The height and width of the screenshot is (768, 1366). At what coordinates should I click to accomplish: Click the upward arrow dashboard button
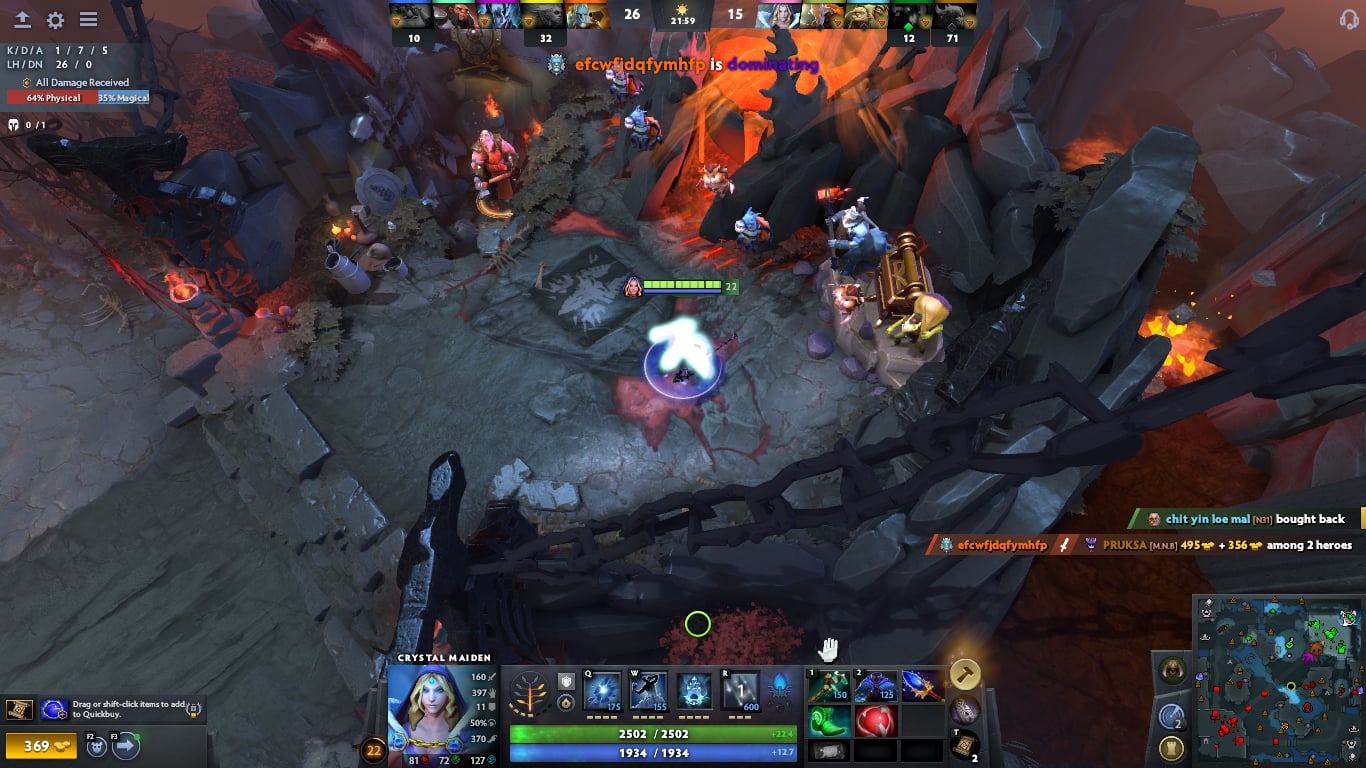[22, 20]
